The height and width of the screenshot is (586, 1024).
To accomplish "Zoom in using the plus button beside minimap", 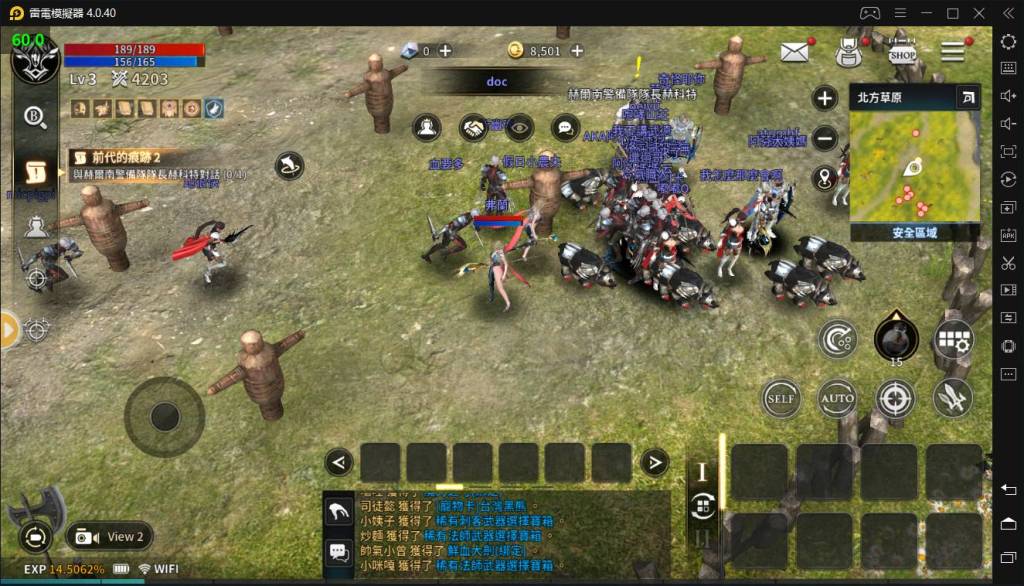I will coord(825,98).
